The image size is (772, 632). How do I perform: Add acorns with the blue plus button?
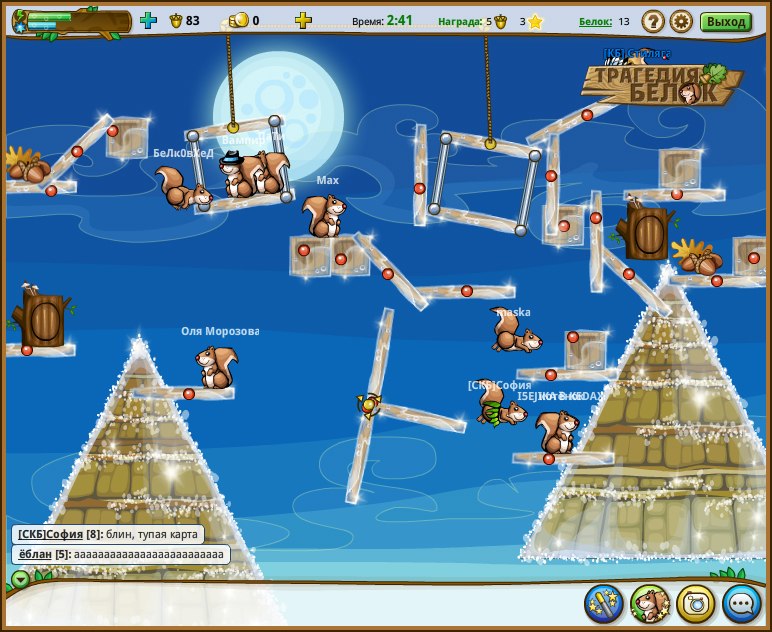(x=149, y=20)
